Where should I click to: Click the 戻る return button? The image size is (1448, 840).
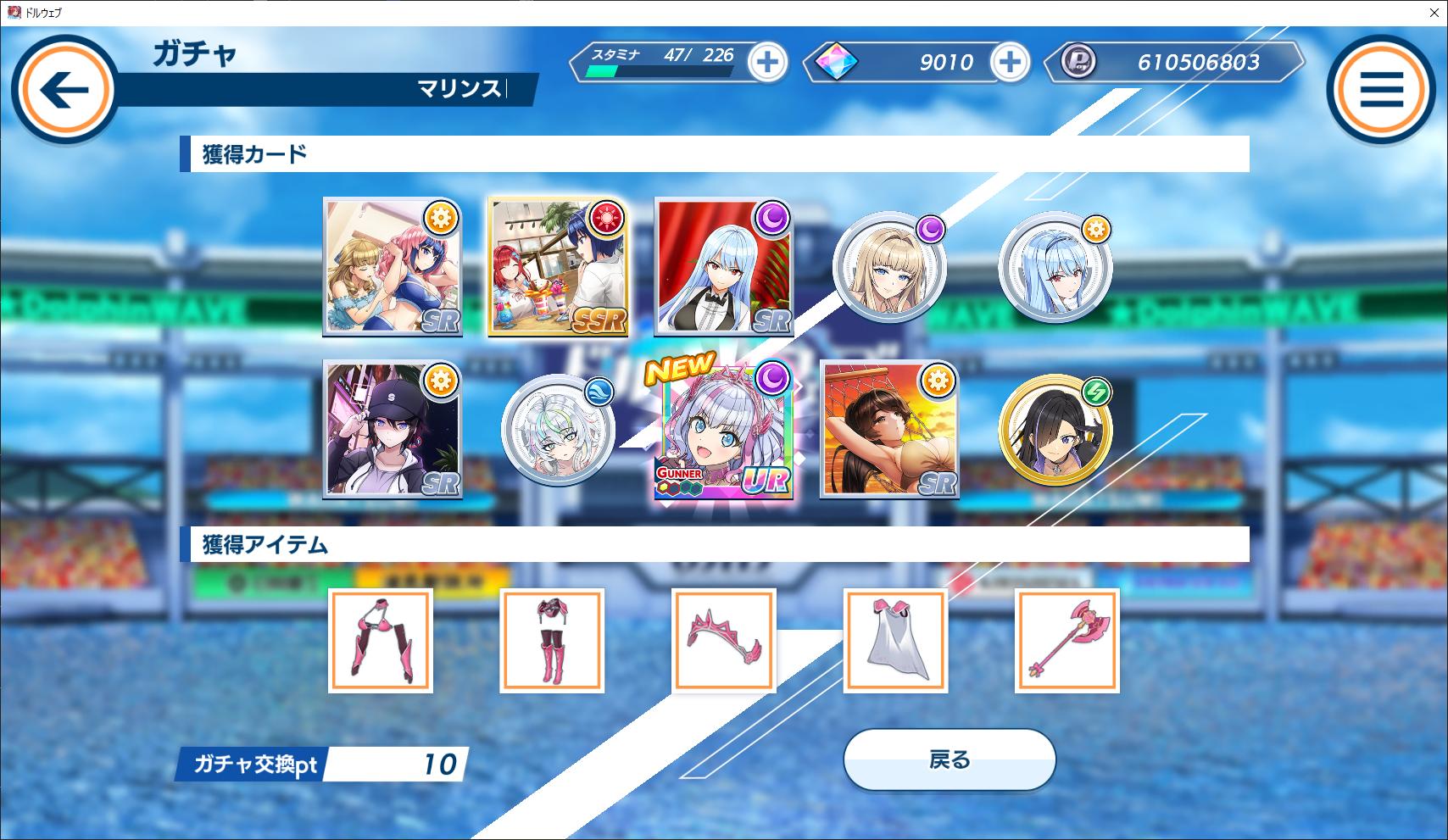click(x=949, y=760)
